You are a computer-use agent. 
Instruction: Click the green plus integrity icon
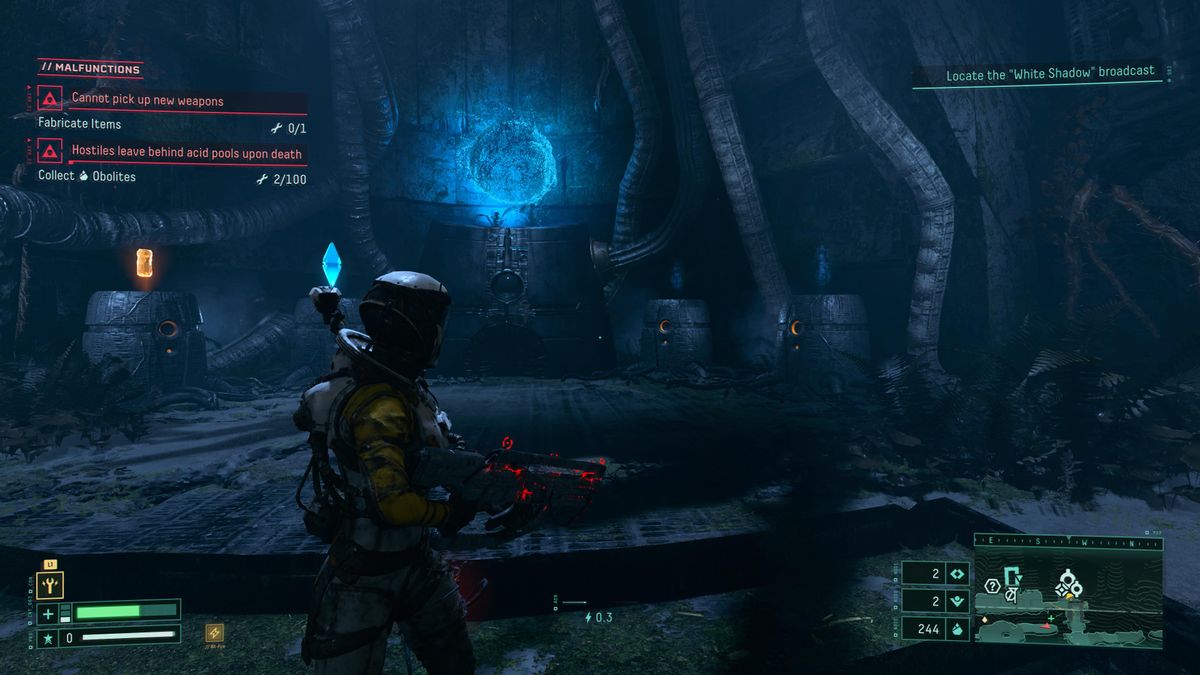coord(47,612)
